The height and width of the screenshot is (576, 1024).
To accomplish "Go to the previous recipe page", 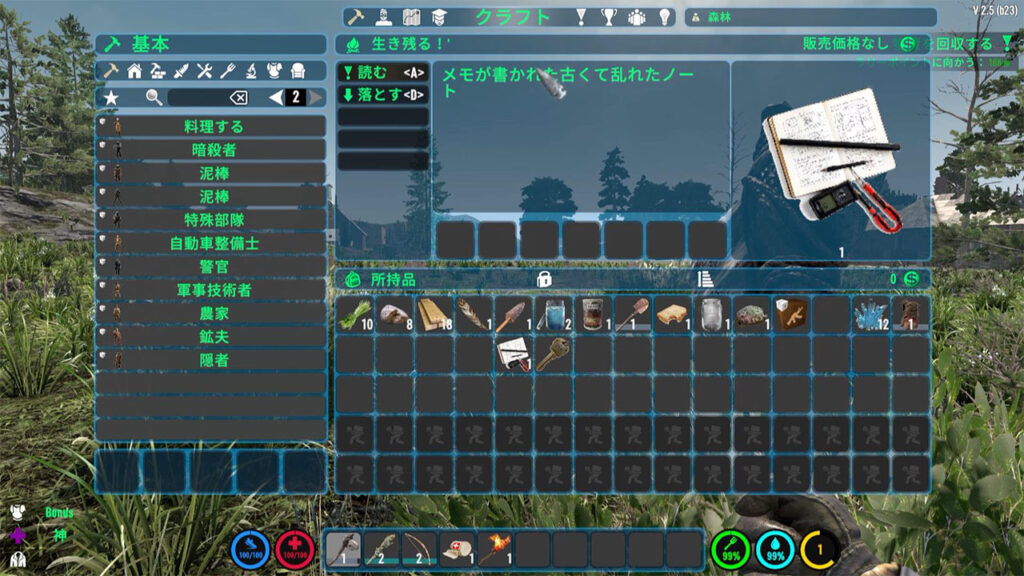I will (277, 97).
